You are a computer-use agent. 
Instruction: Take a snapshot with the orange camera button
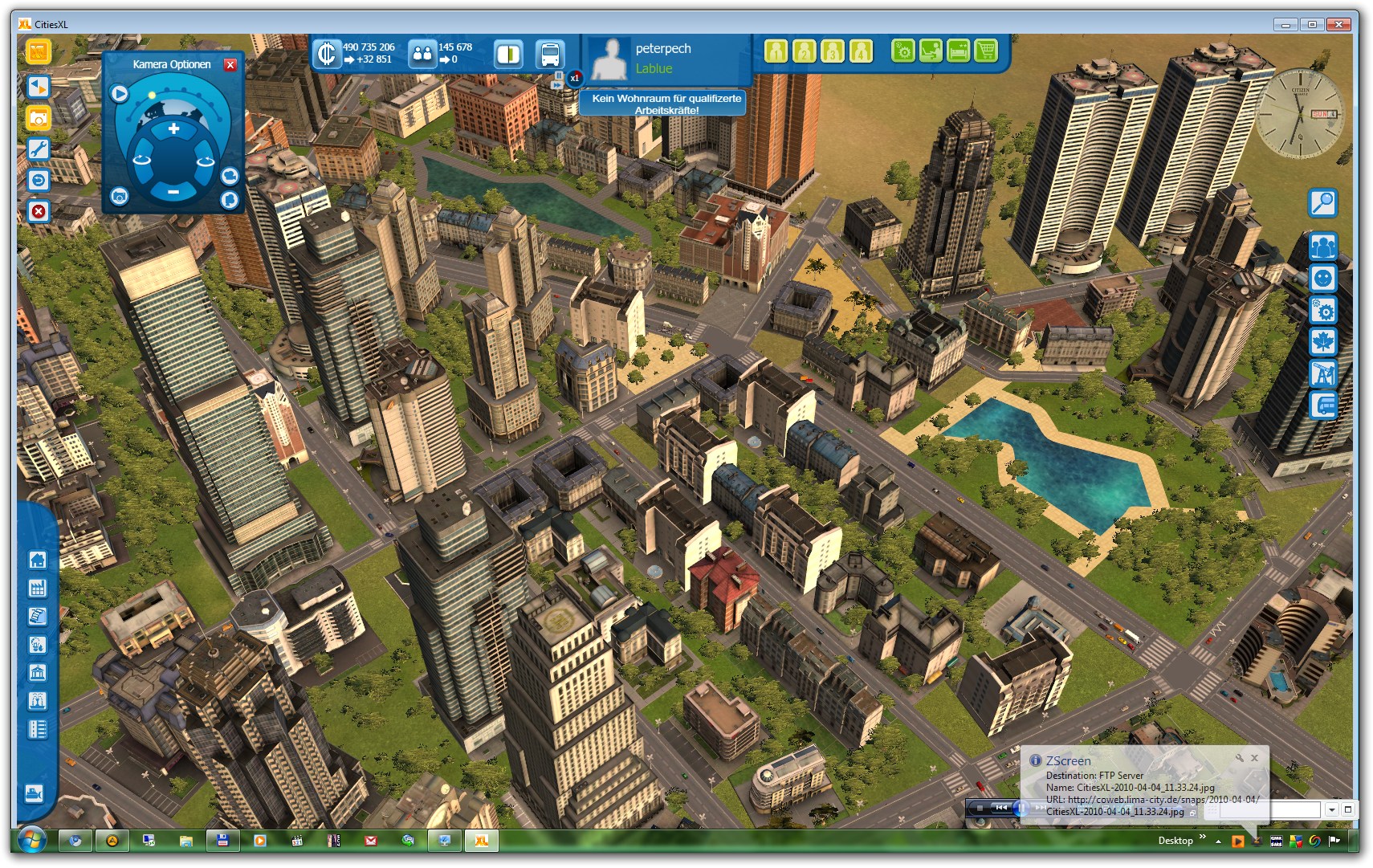38,118
